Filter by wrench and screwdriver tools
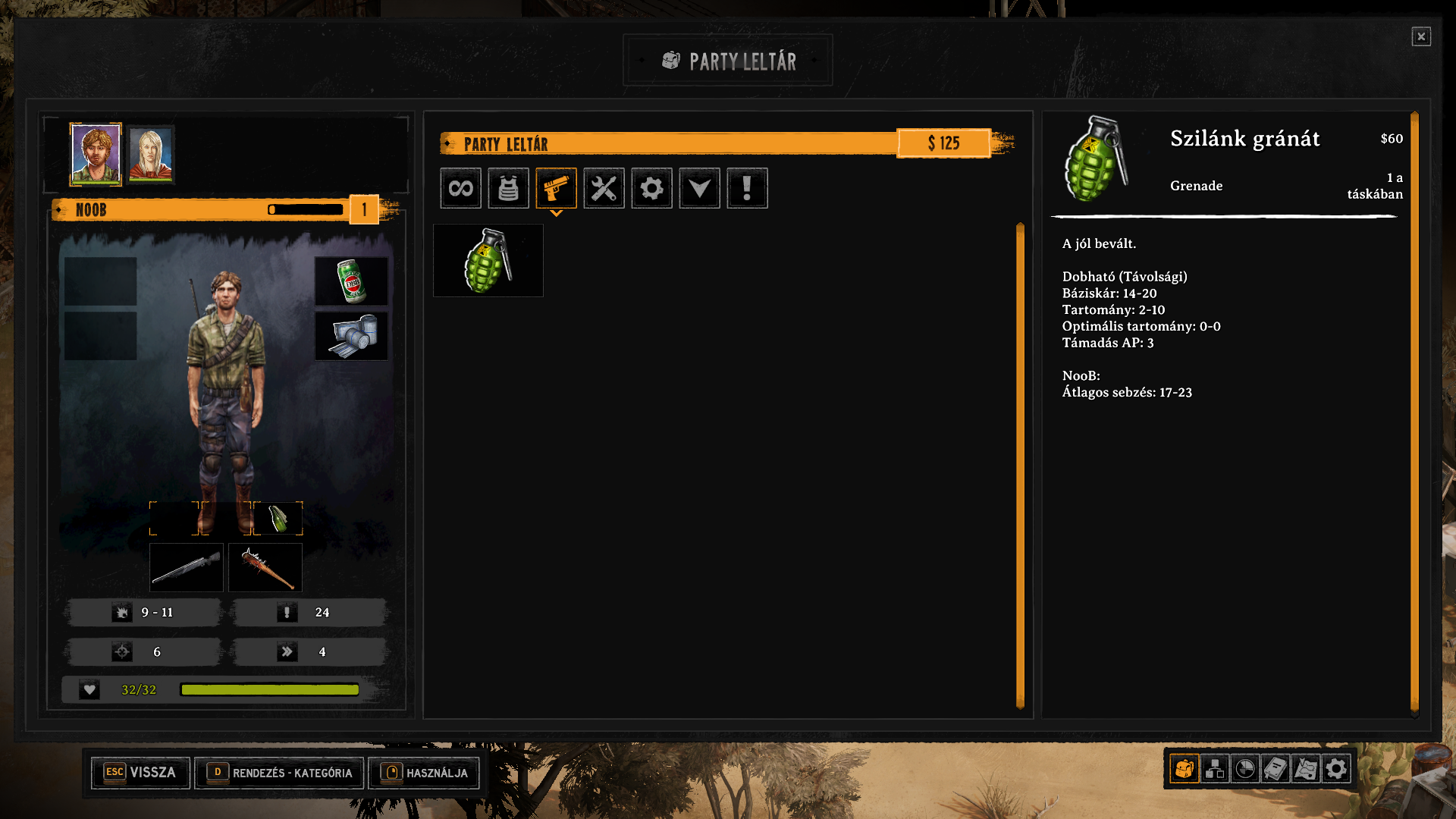1456x819 pixels. pyautogui.click(x=604, y=188)
